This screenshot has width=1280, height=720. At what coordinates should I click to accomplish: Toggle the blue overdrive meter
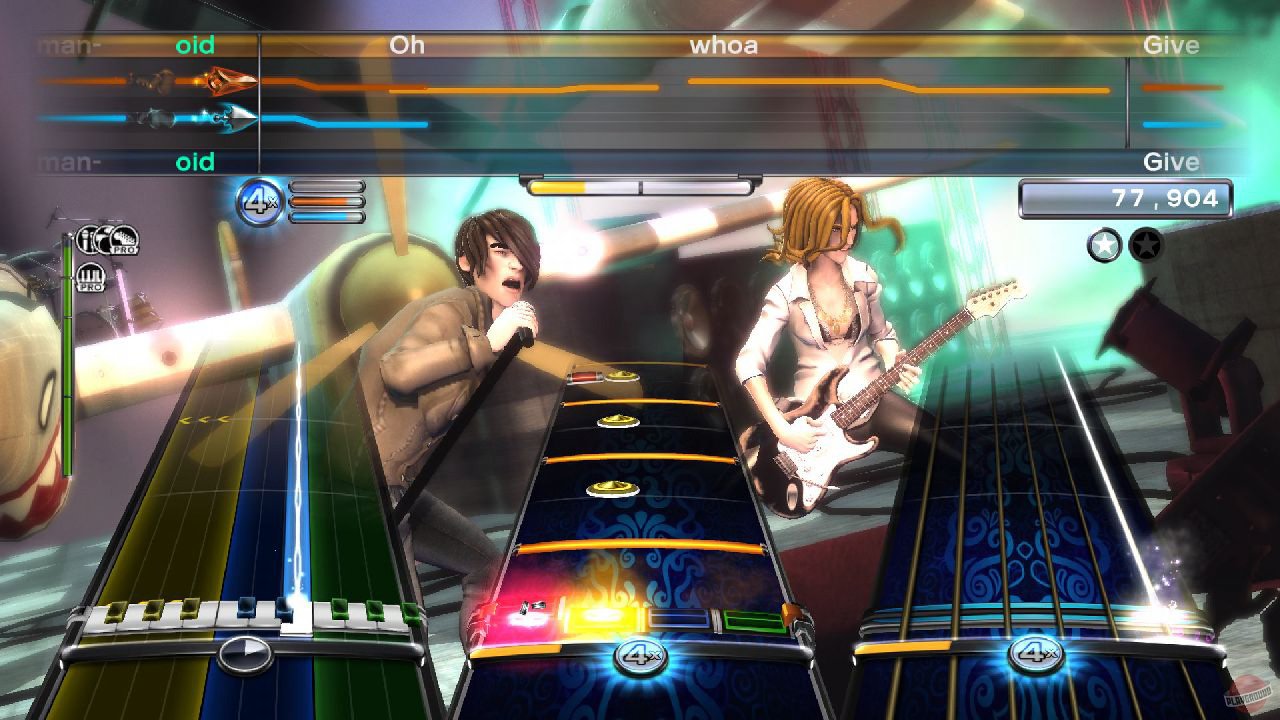pyautogui.click(x=324, y=217)
